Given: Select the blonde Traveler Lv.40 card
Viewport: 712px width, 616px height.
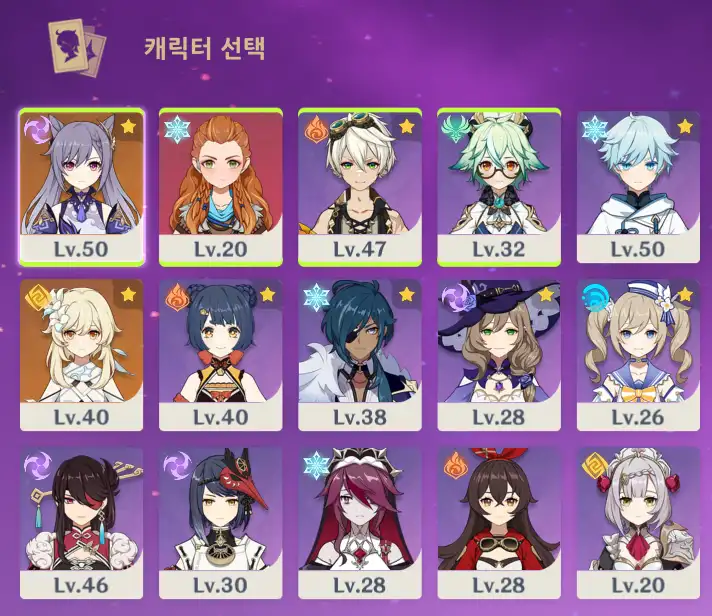Looking at the screenshot, I should click(x=82, y=355).
